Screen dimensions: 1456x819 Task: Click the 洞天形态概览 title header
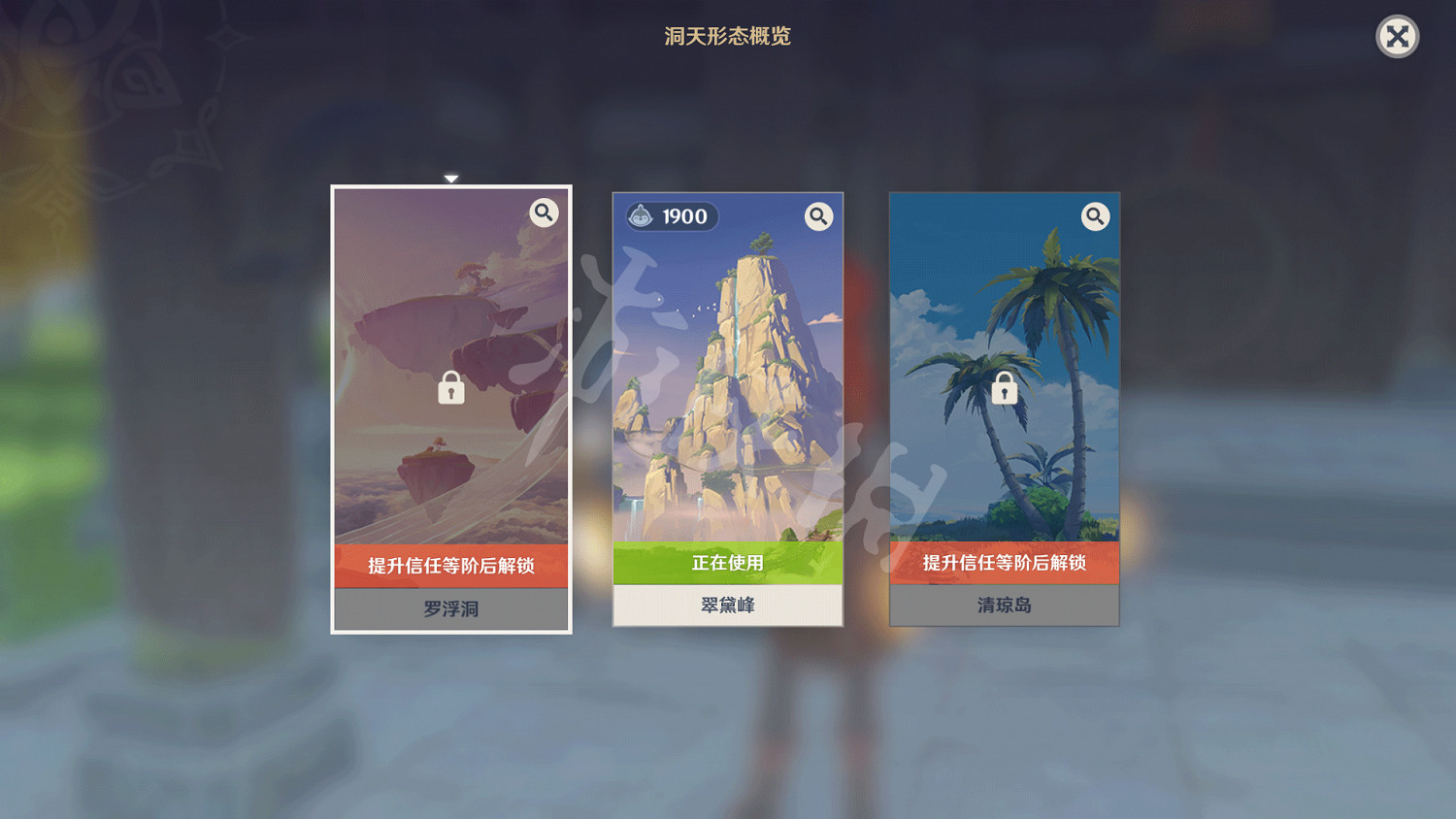tap(727, 37)
